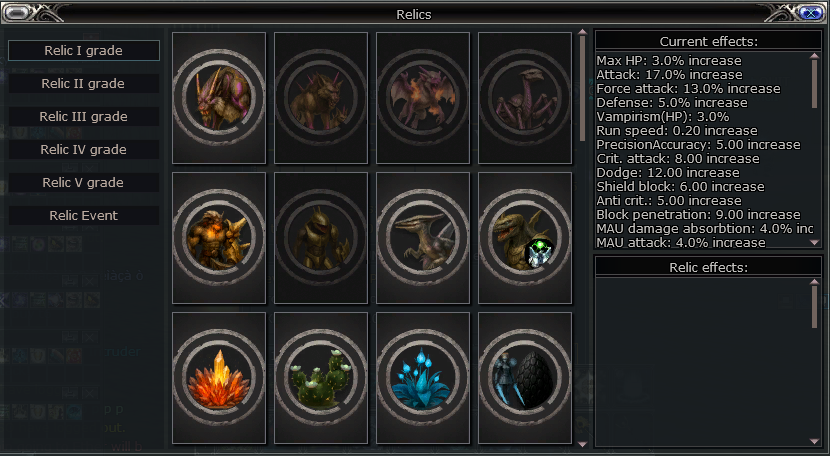Select the pterodactyl-like bird relic

(423, 238)
